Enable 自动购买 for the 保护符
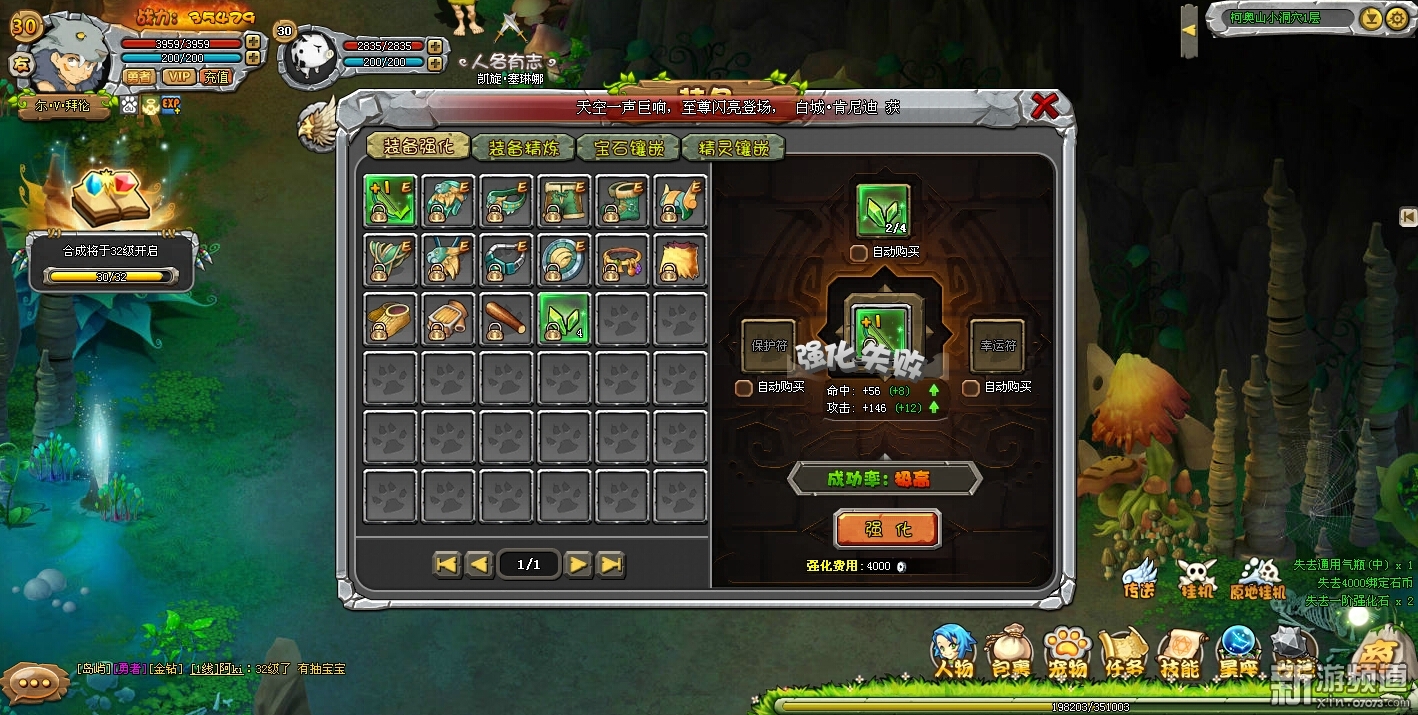 (x=743, y=387)
